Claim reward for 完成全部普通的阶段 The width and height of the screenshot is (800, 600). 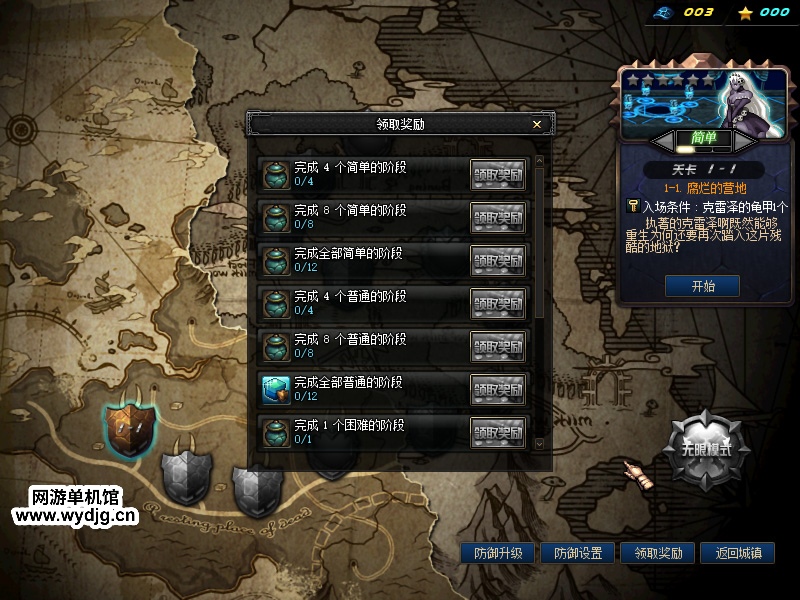pos(498,389)
